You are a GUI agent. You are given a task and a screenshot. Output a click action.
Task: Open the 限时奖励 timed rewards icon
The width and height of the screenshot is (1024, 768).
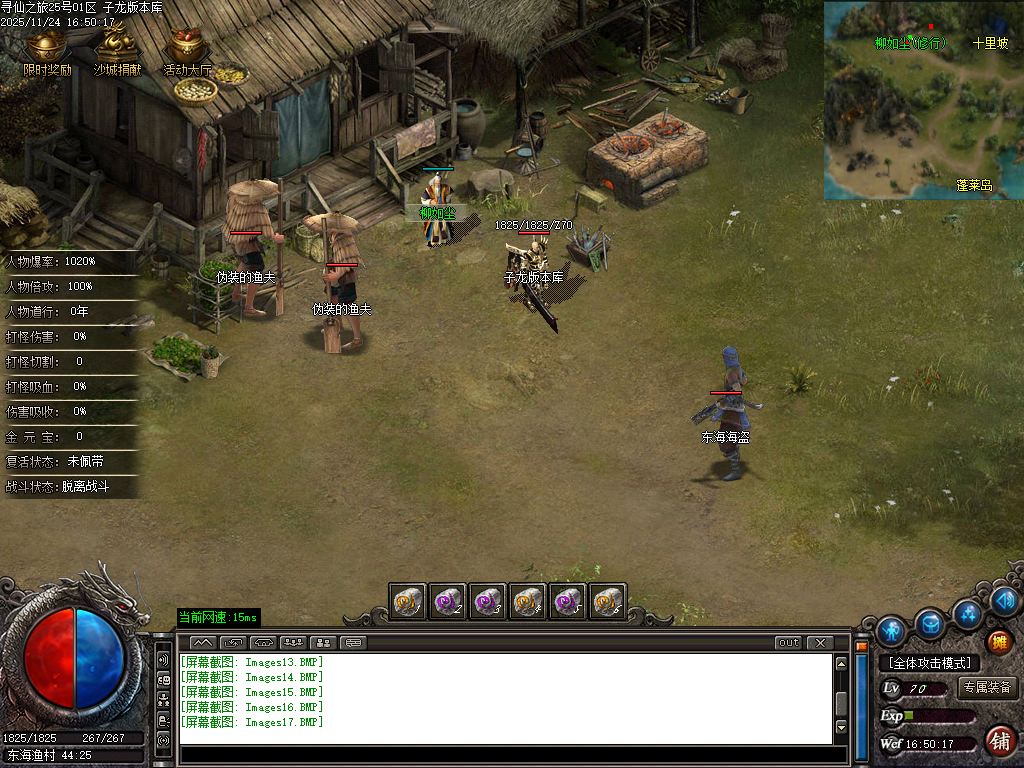pos(47,52)
